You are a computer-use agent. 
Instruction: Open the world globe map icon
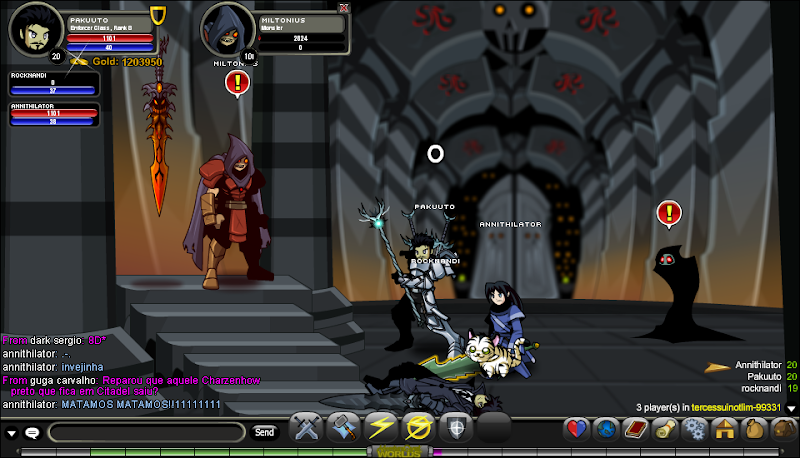click(x=605, y=430)
